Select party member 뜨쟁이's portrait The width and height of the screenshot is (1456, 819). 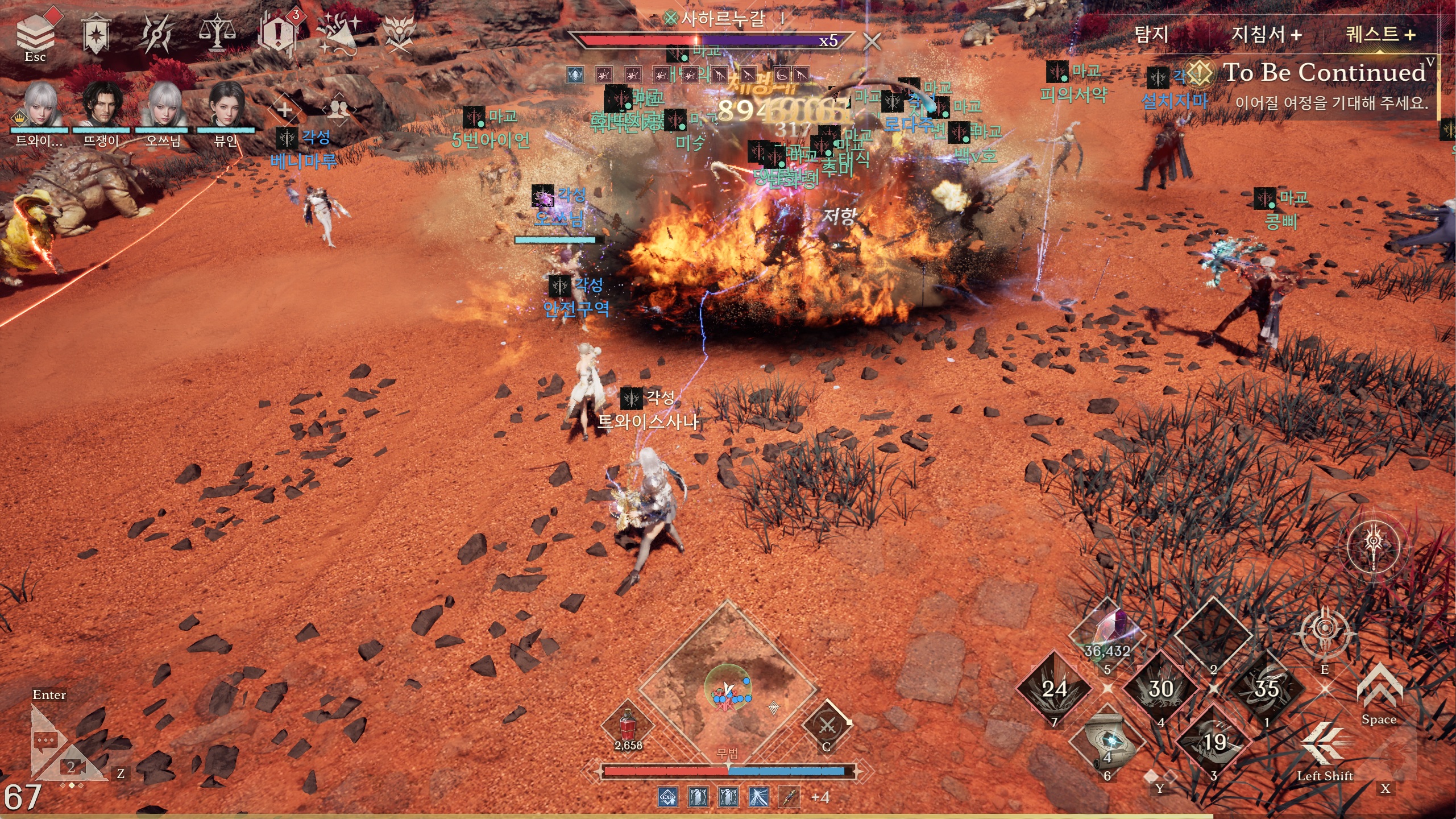point(102,104)
